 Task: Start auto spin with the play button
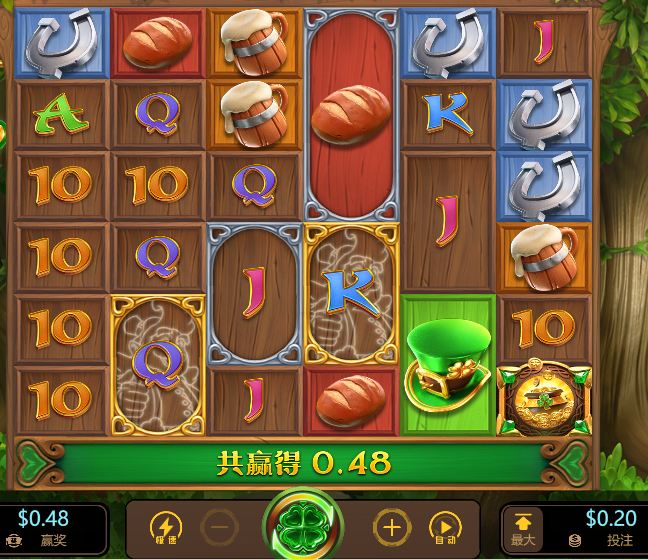(x=444, y=527)
